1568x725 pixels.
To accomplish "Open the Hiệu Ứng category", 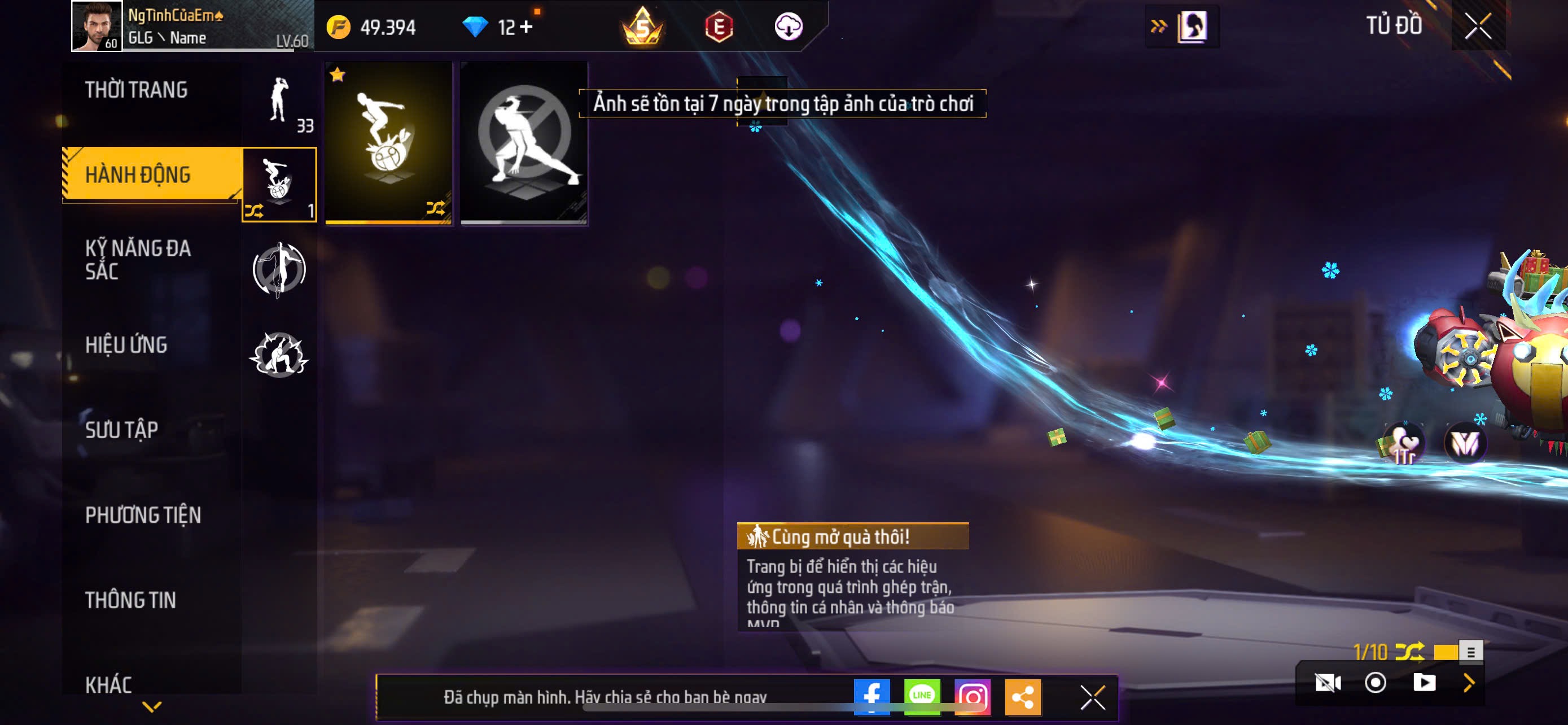I will tap(126, 345).
